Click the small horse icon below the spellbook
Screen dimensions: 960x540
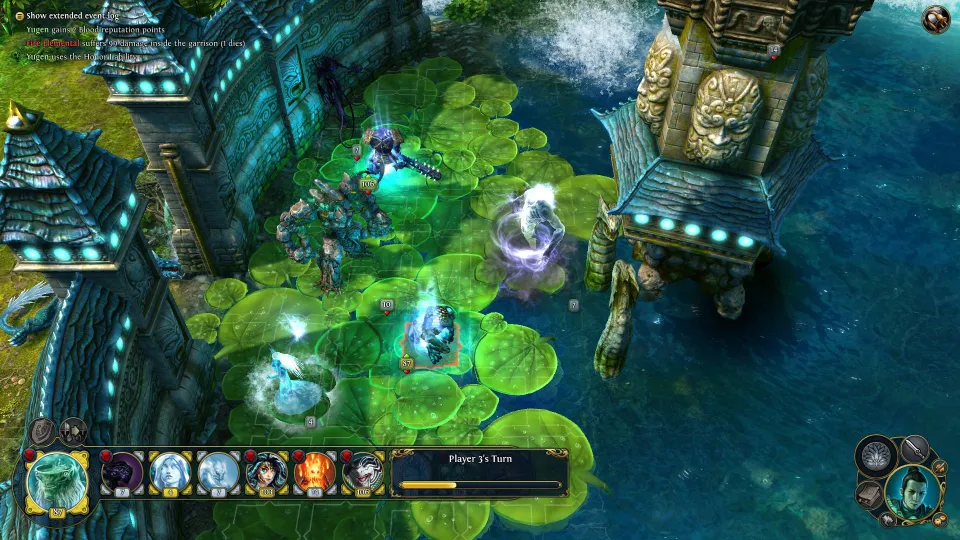tap(887, 519)
